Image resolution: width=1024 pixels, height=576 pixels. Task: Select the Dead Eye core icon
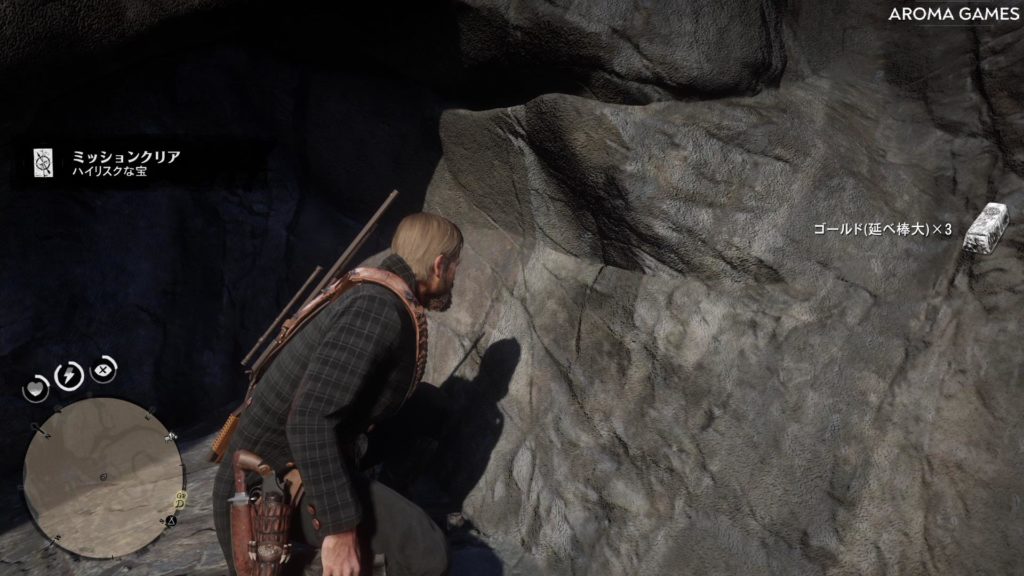click(x=102, y=369)
